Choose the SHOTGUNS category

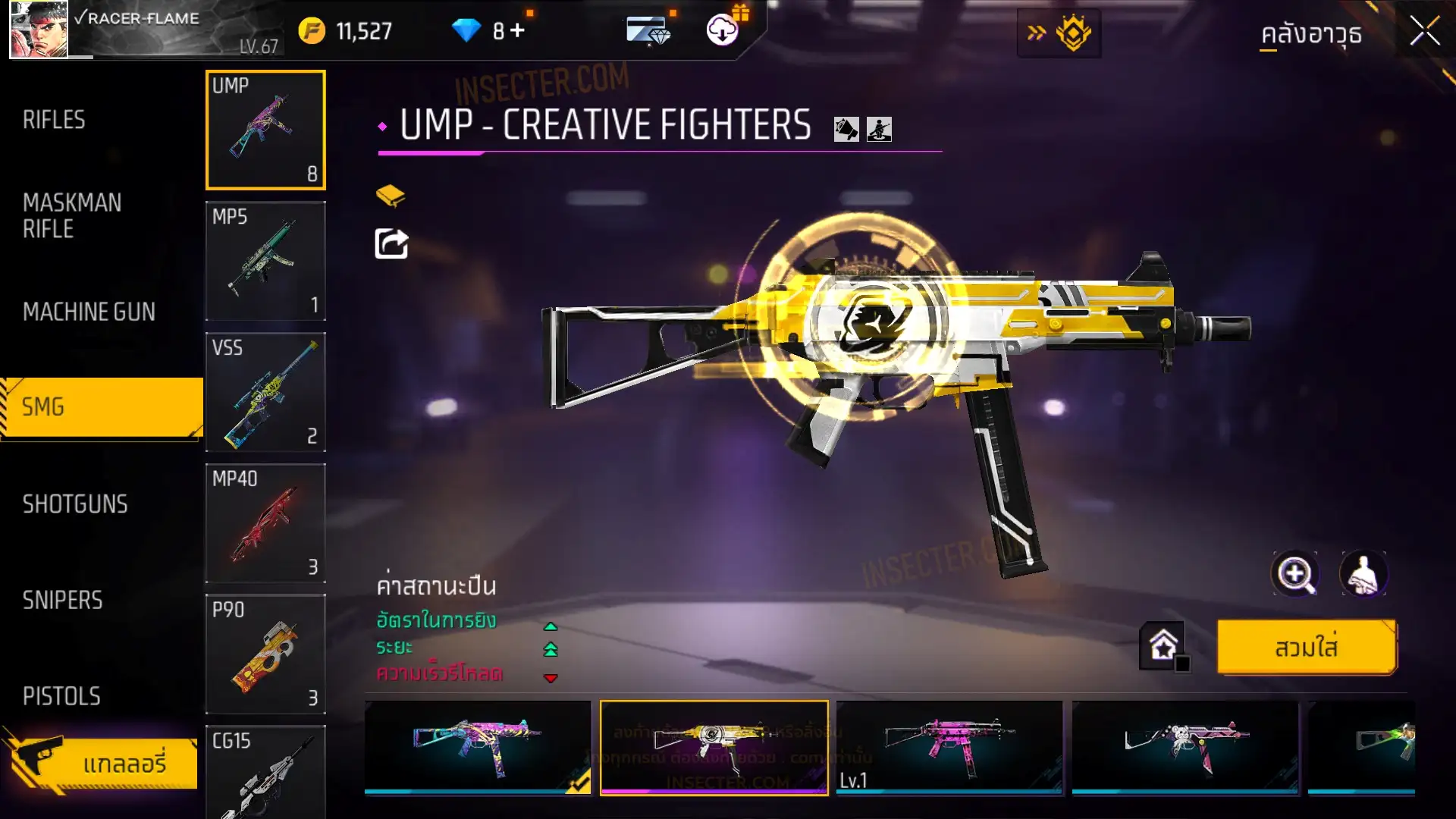75,504
